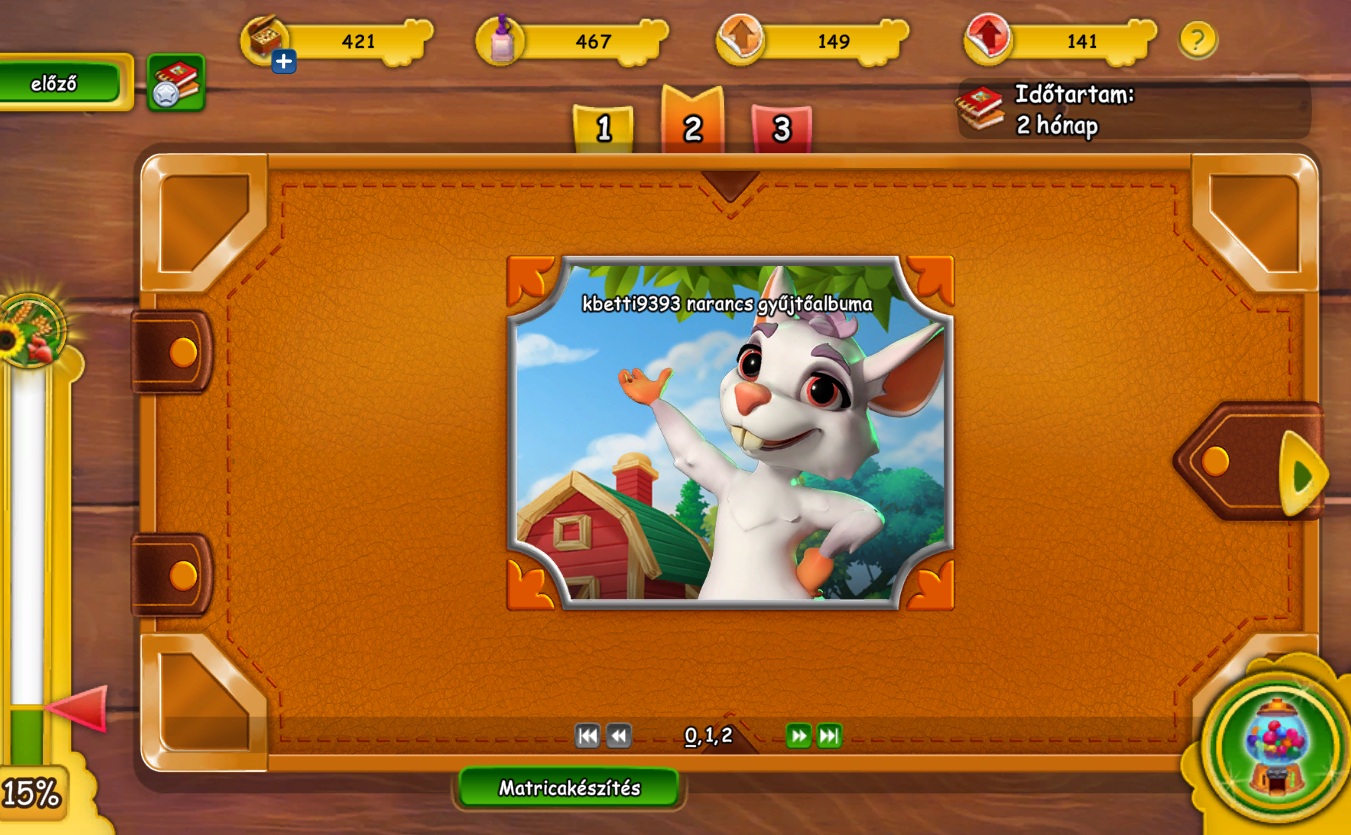Select page number 1 in pager

coord(709,737)
